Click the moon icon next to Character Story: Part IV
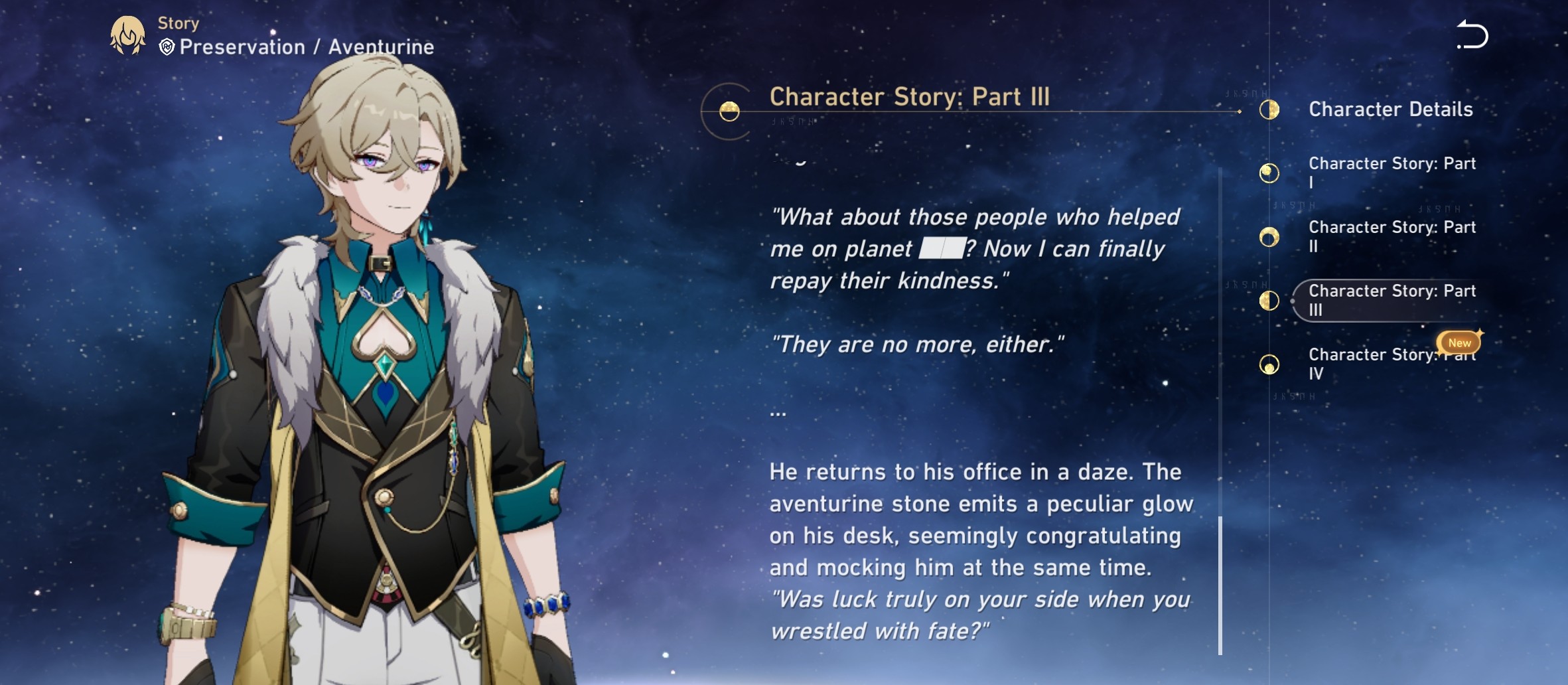 pos(1269,364)
